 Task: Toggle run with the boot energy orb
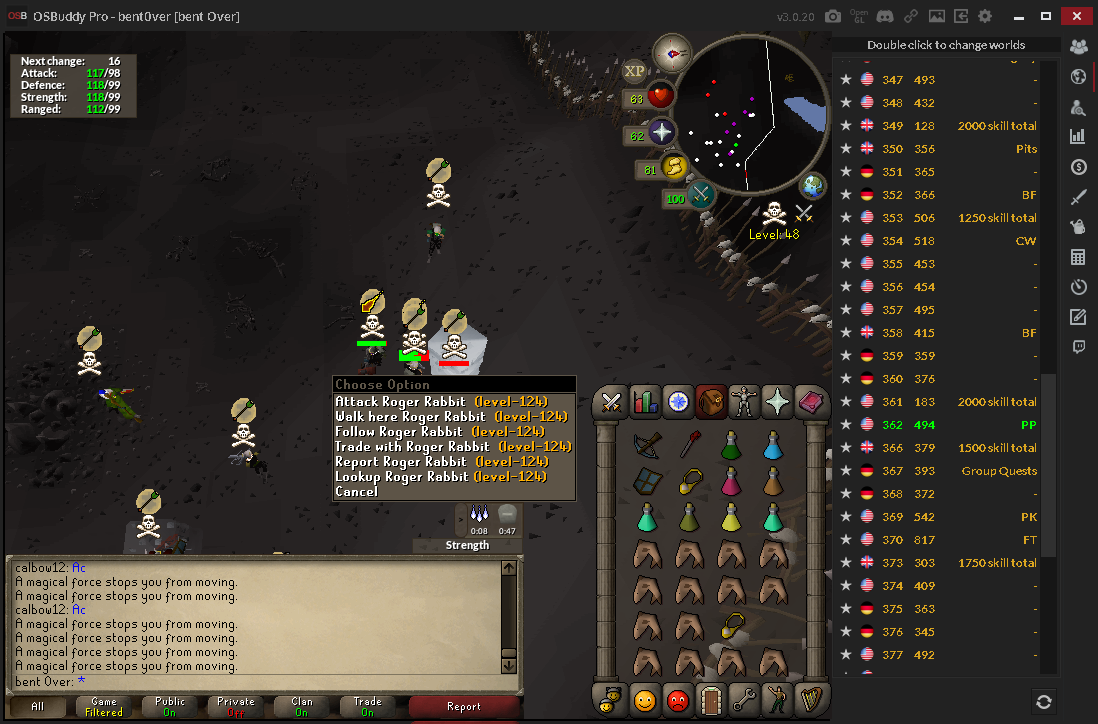click(x=672, y=168)
